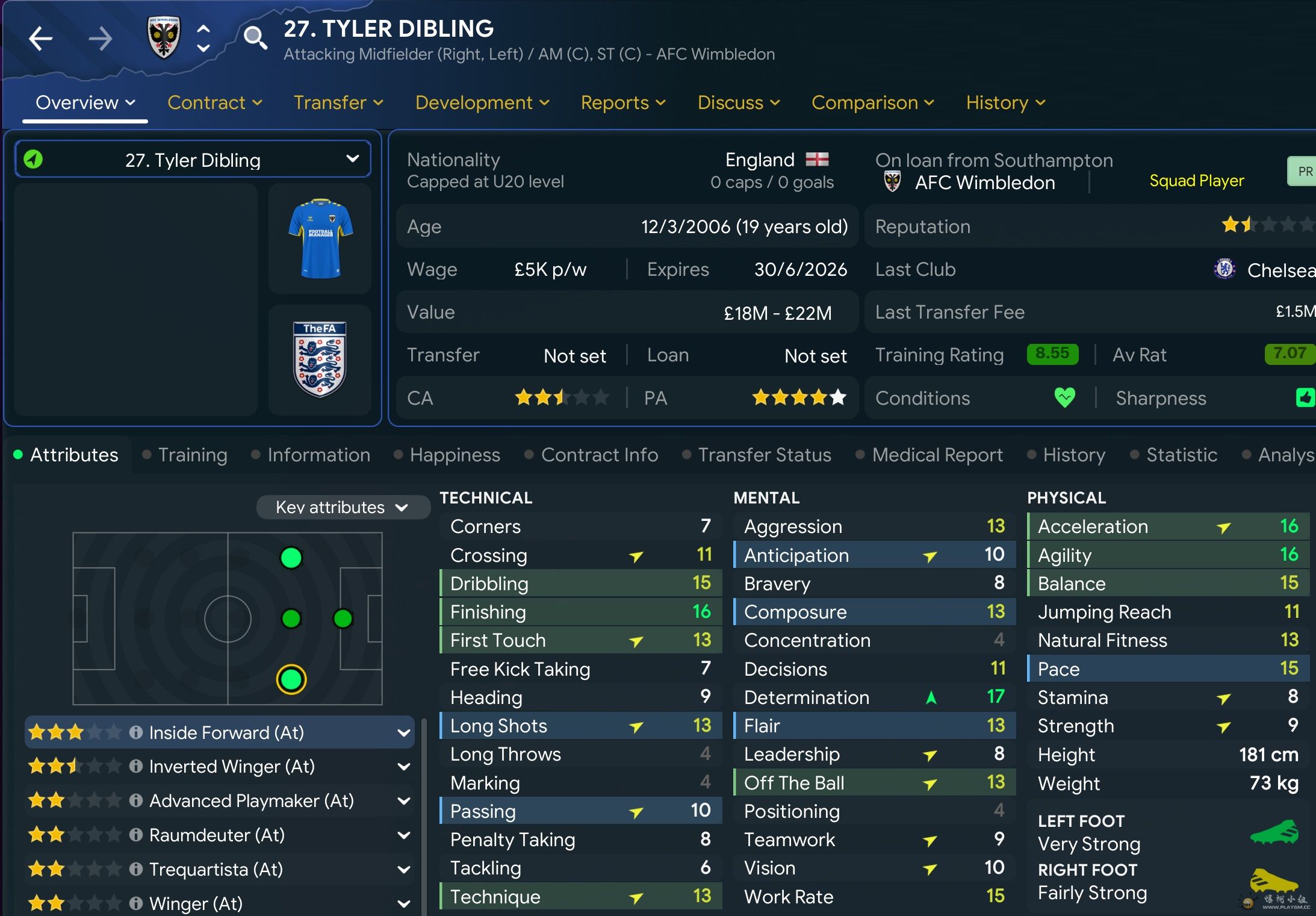Select the Inverted Winger (At) role
Image resolution: width=1316 pixels, height=916 pixels.
232,766
